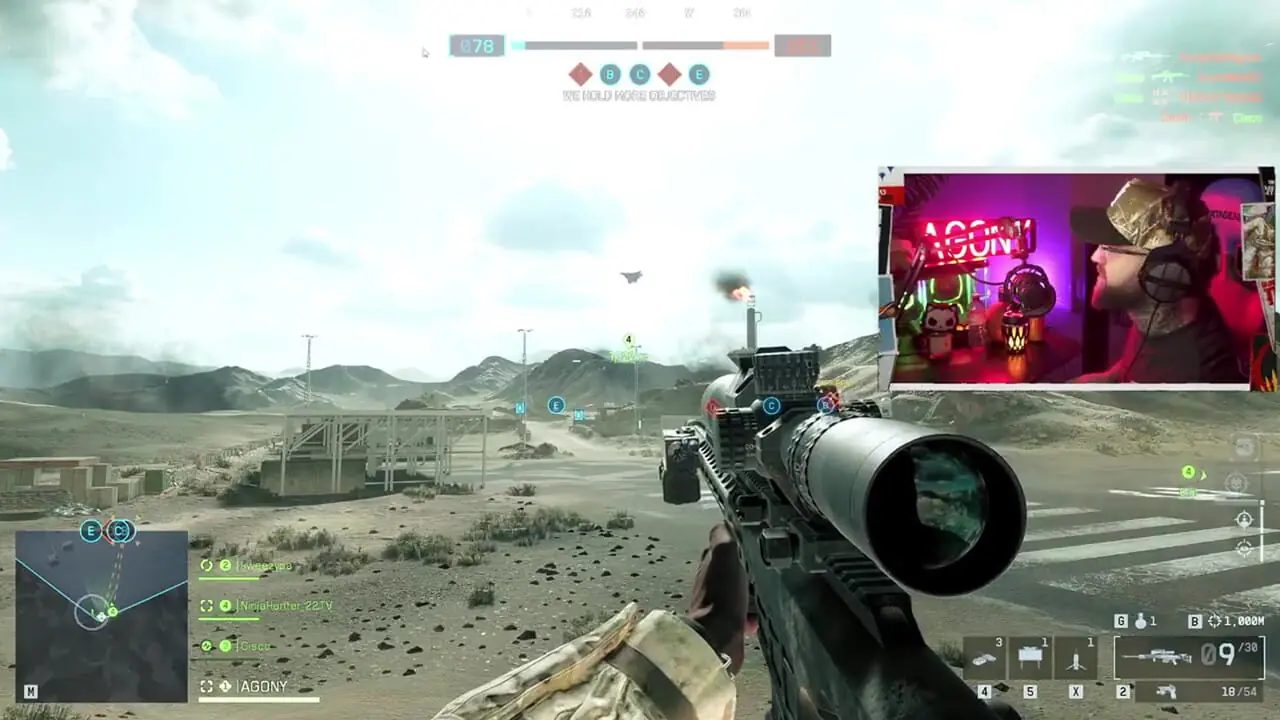The image size is (1280, 720).
Task: Select the sidearm pistol icon in slot 2
Action: (1167, 691)
